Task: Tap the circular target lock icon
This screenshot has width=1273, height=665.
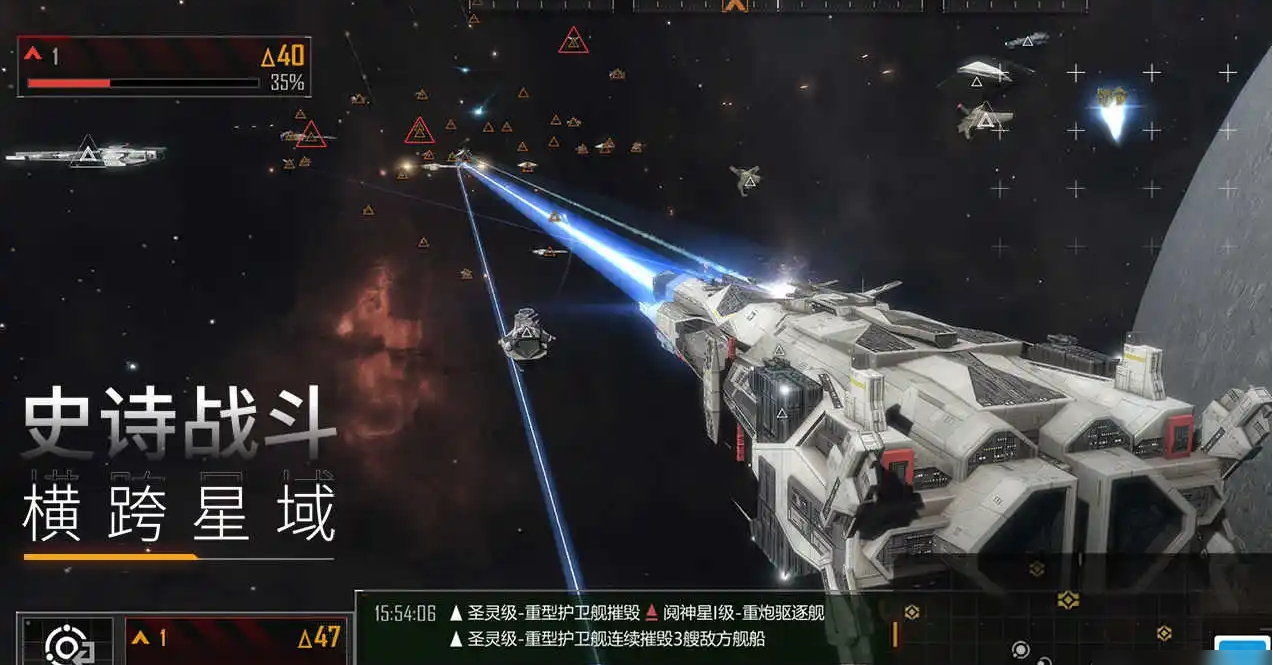Action: coord(67,643)
